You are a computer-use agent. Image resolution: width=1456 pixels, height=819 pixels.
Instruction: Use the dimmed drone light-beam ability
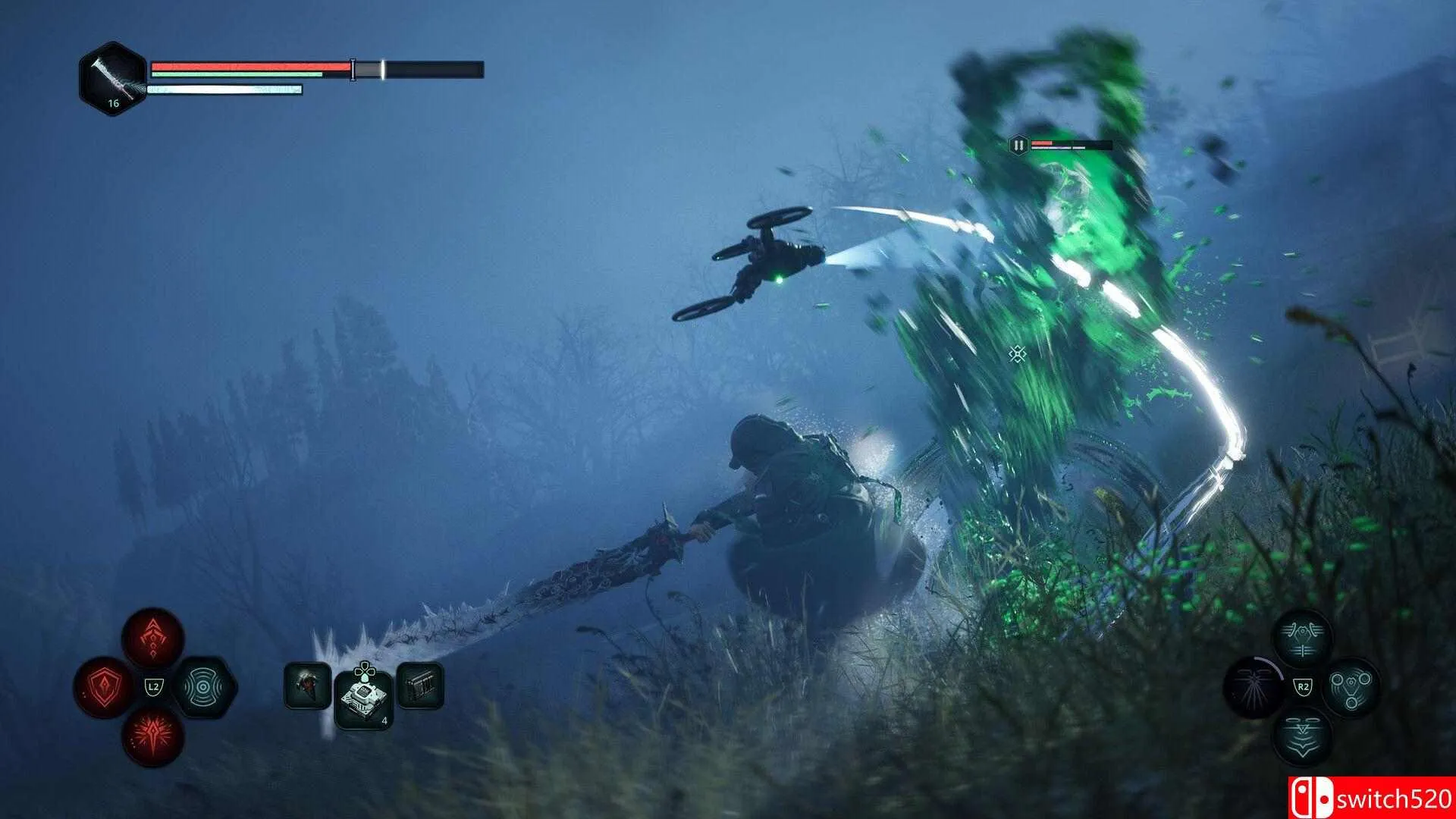[1254, 687]
